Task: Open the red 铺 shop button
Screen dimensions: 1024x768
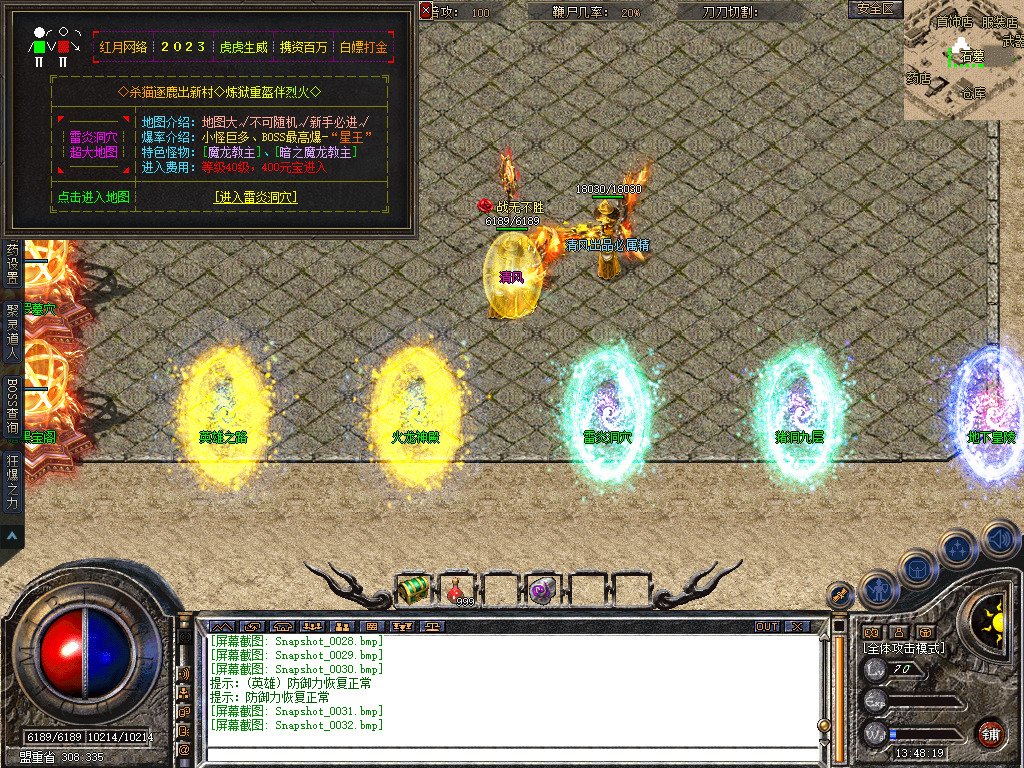Action: pyautogui.click(x=990, y=734)
